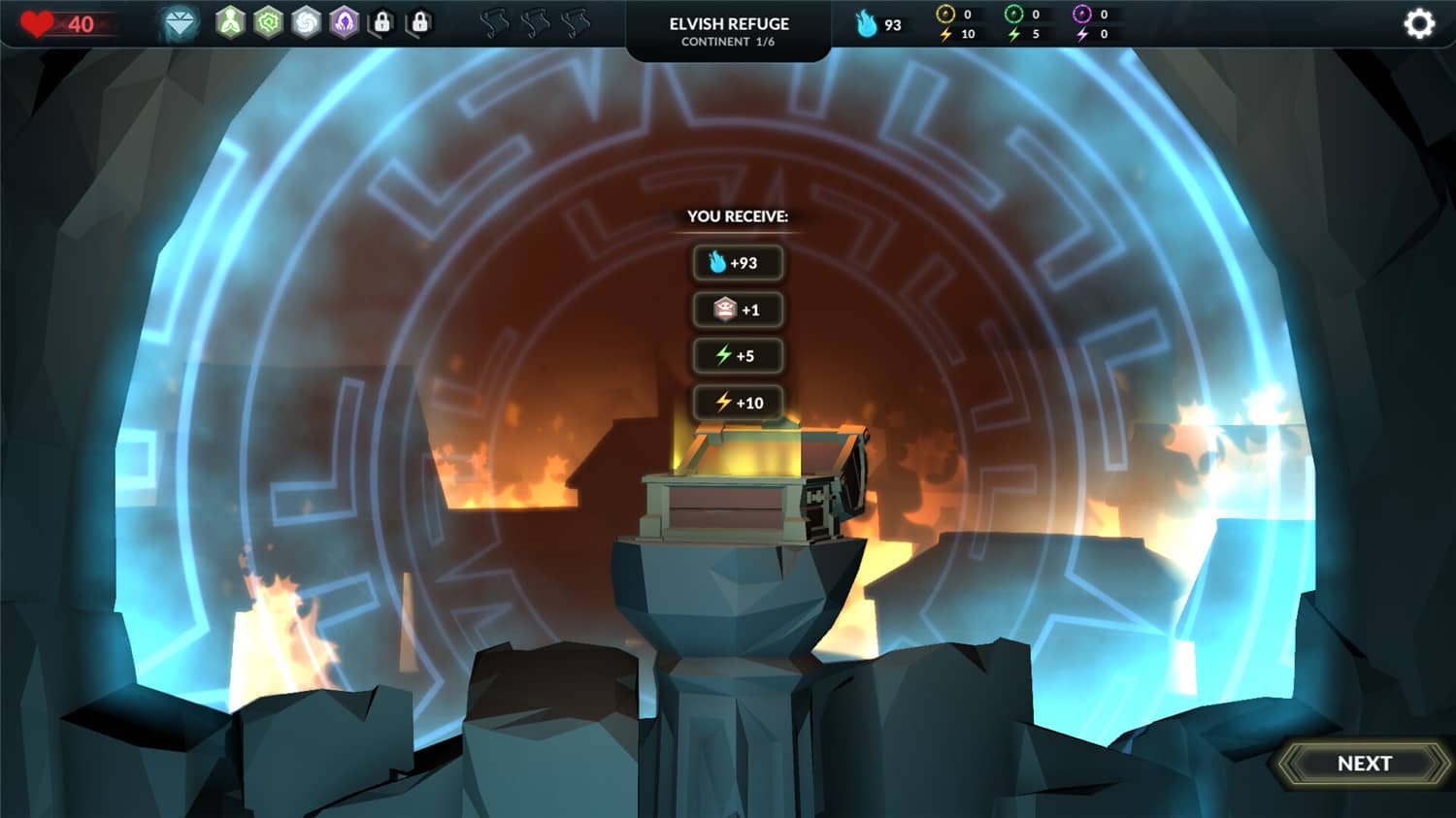The width and height of the screenshot is (1456, 818).
Task: Choose the +10 yellow lightning reward
Action: tap(737, 403)
